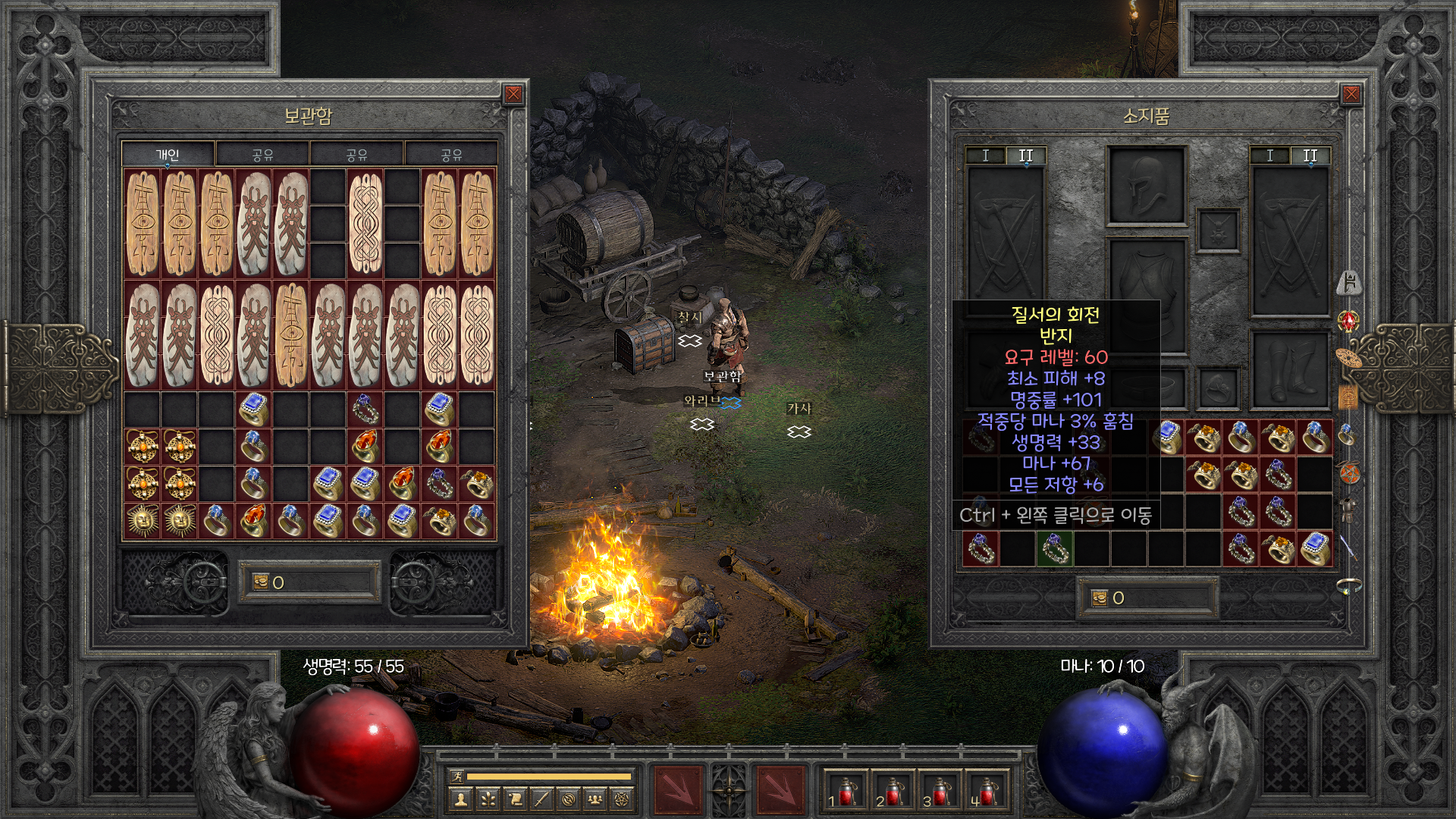This screenshot has width=1456, height=819.
Task: Select the green-highlighted ring in inventory
Action: tap(1054, 549)
